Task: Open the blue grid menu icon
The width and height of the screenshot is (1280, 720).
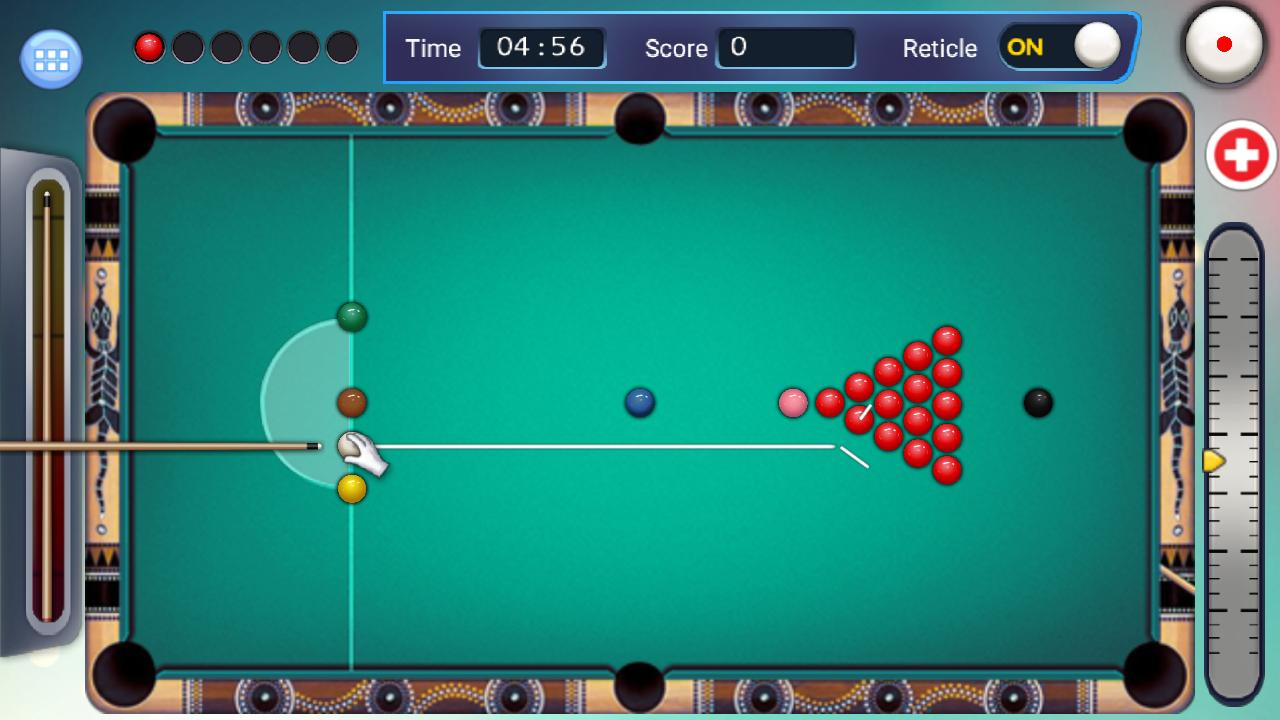Action: 49,59
